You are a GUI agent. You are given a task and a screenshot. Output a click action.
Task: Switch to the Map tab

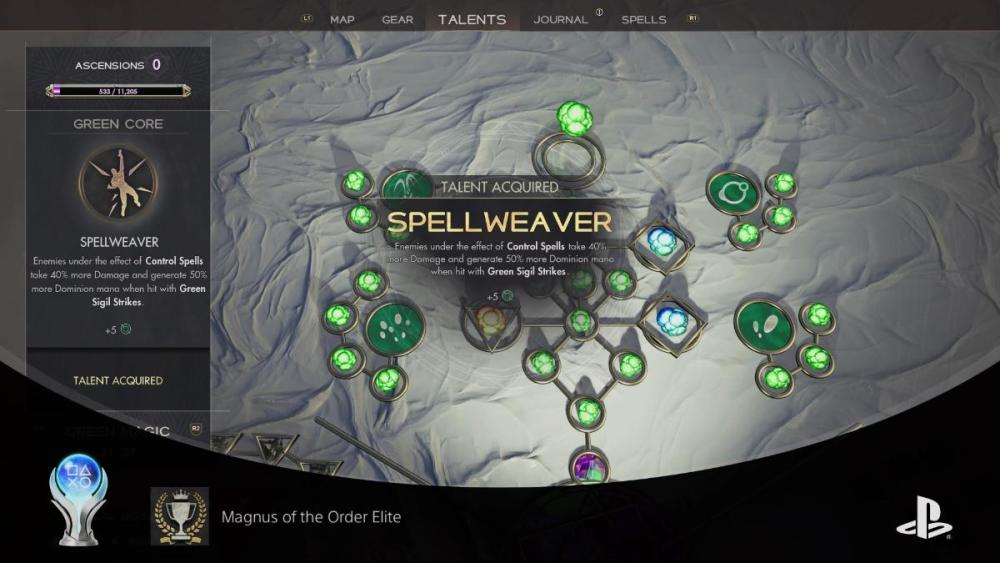(x=342, y=19)
